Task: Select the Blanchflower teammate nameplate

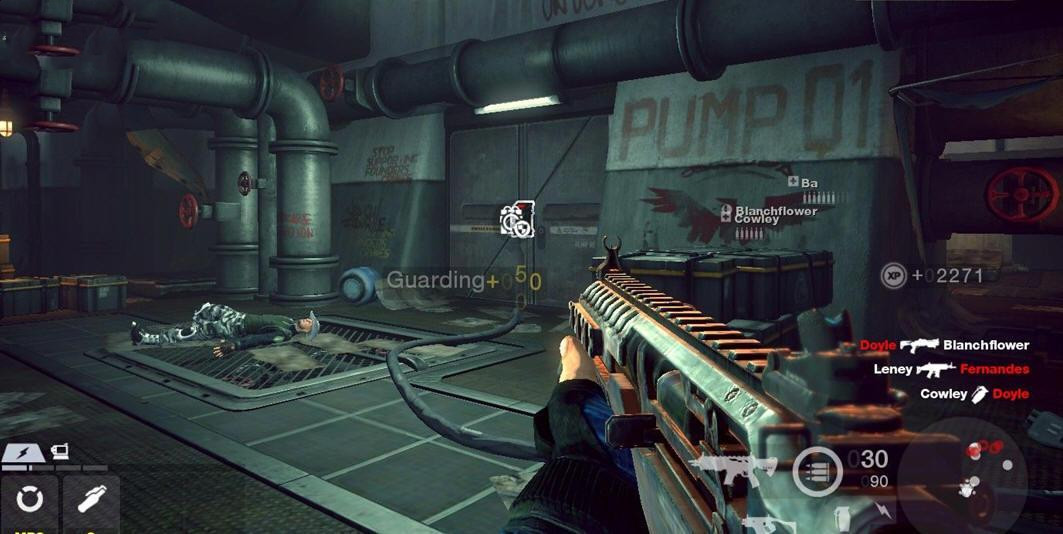Action: click(x=775, y=211)
